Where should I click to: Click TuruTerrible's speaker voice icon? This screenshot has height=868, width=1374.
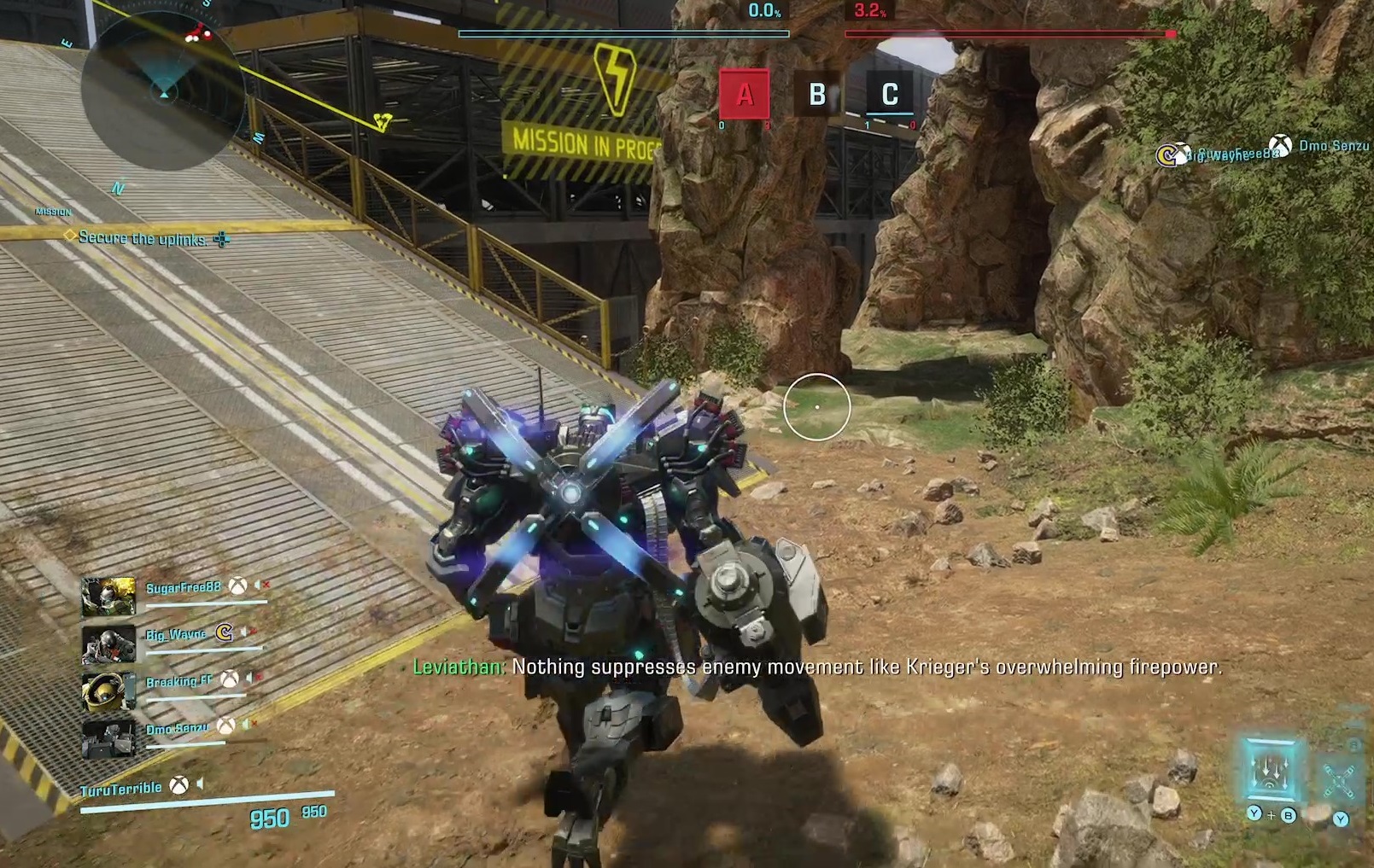[x=201, y=784]
